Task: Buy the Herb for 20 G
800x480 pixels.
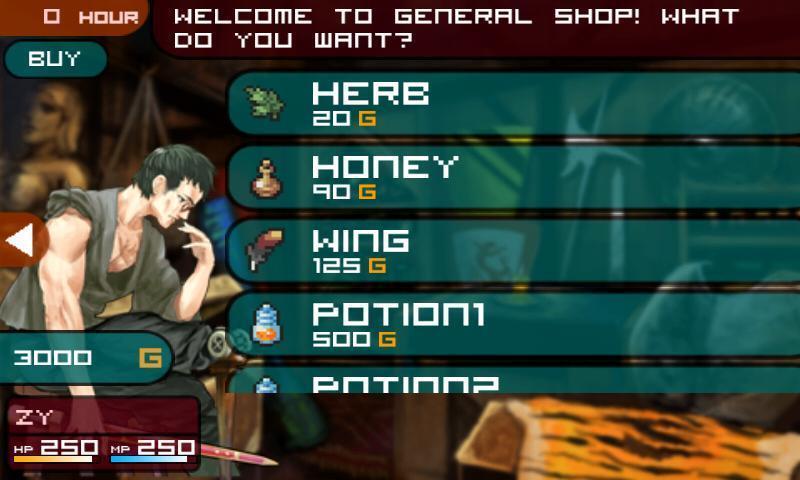Action: point(510,103)
